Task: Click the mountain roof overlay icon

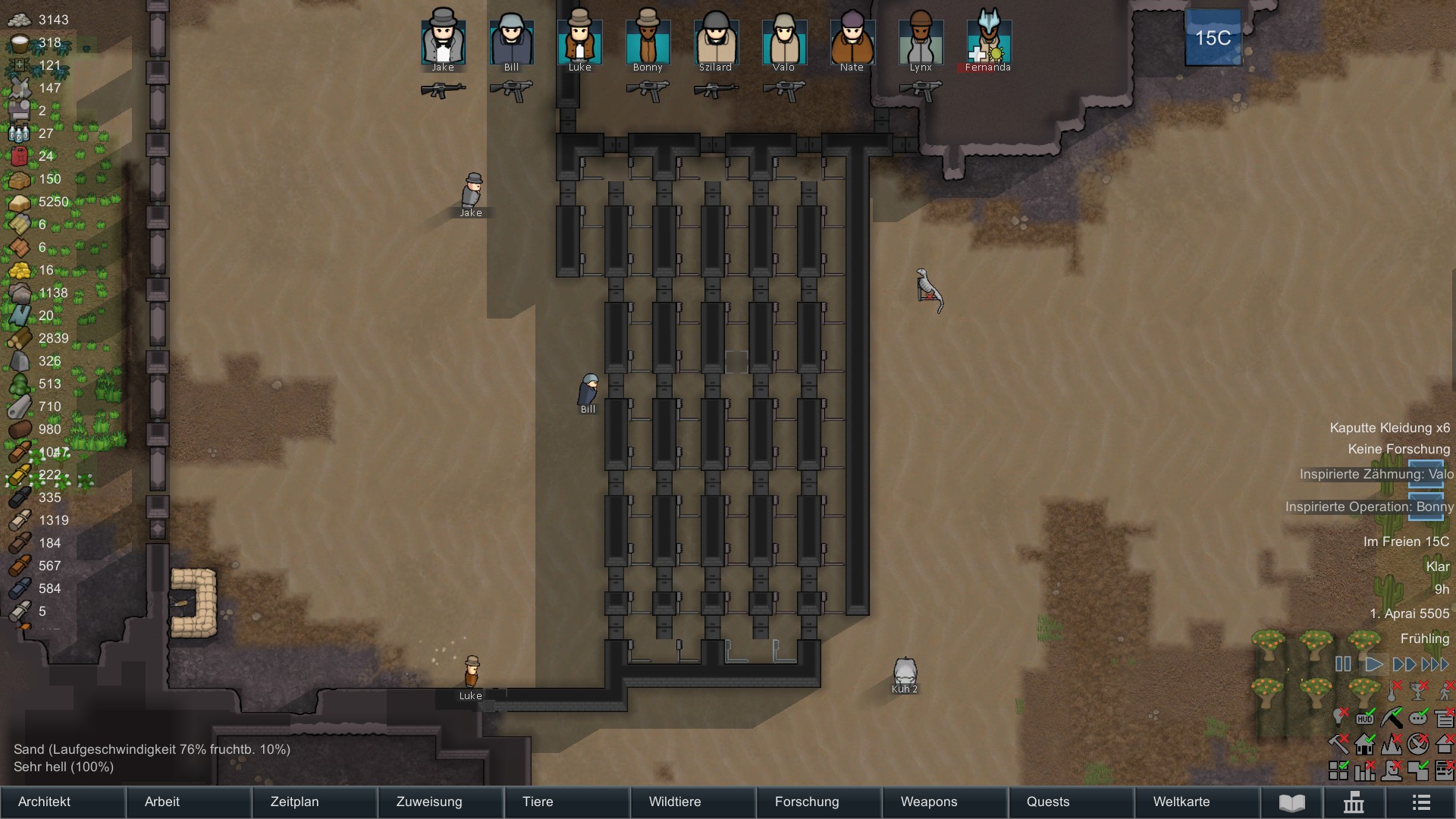Action: tap(1392, 744)
